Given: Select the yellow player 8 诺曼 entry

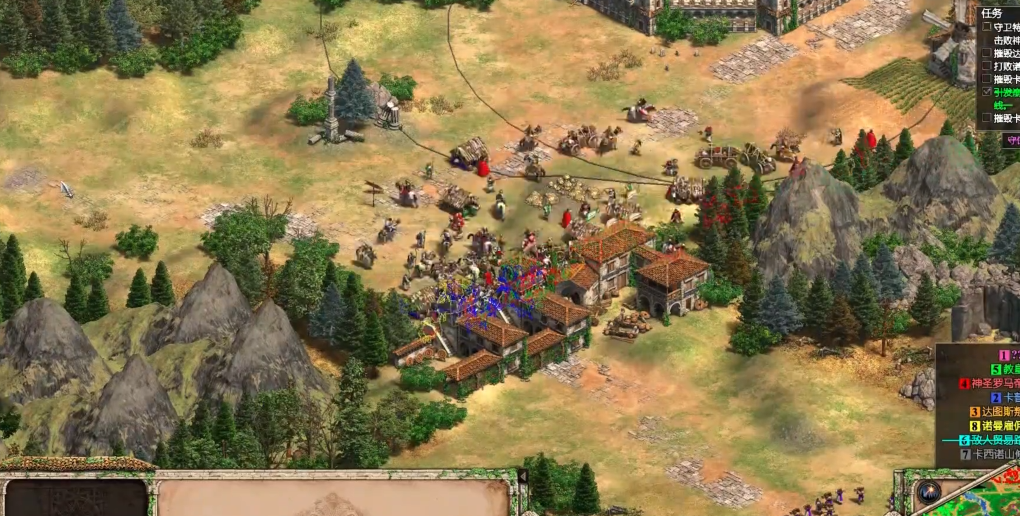Looking at the screenshot, I should [x=994, y=425].
